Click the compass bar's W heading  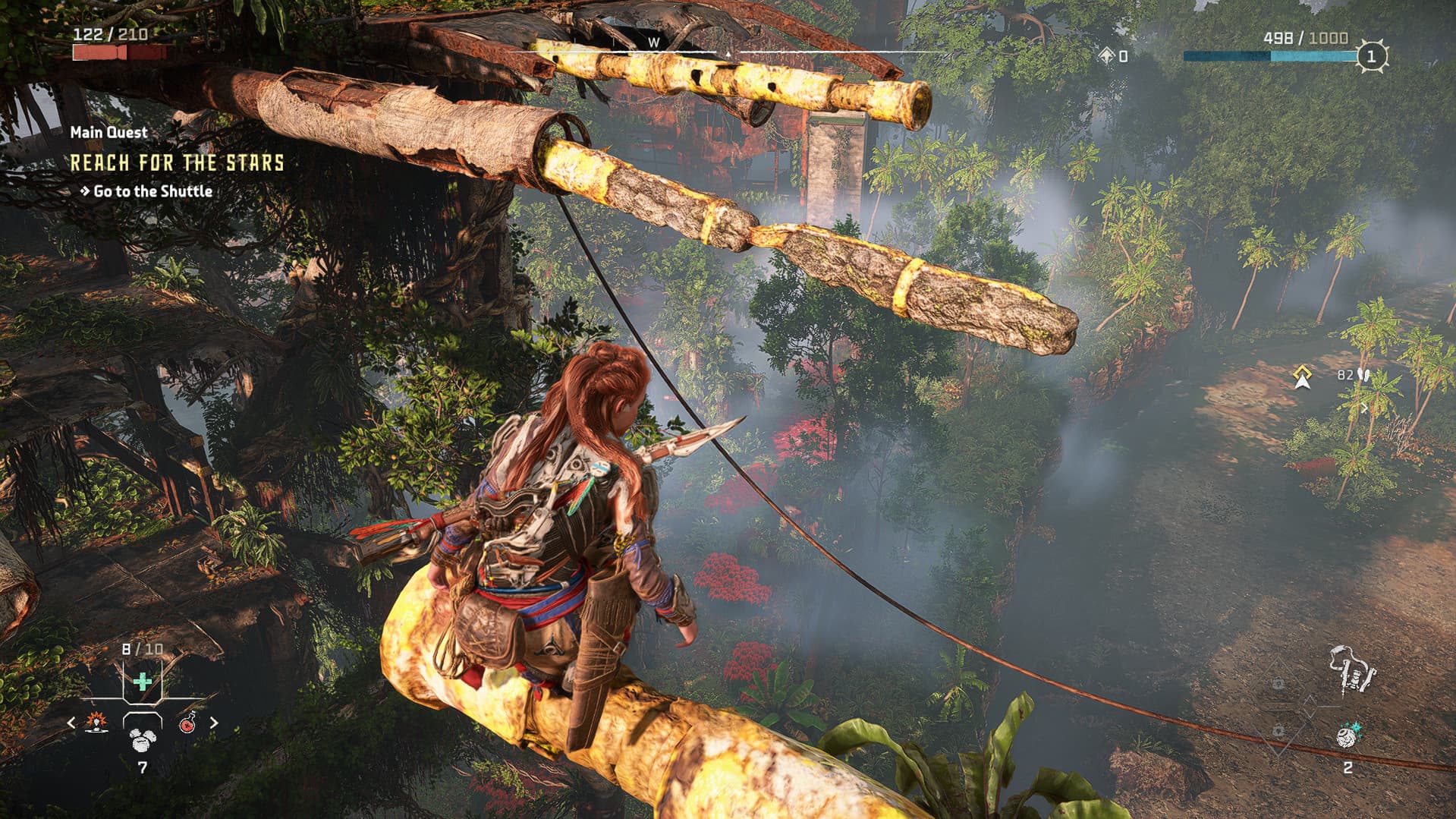(653, 43)
